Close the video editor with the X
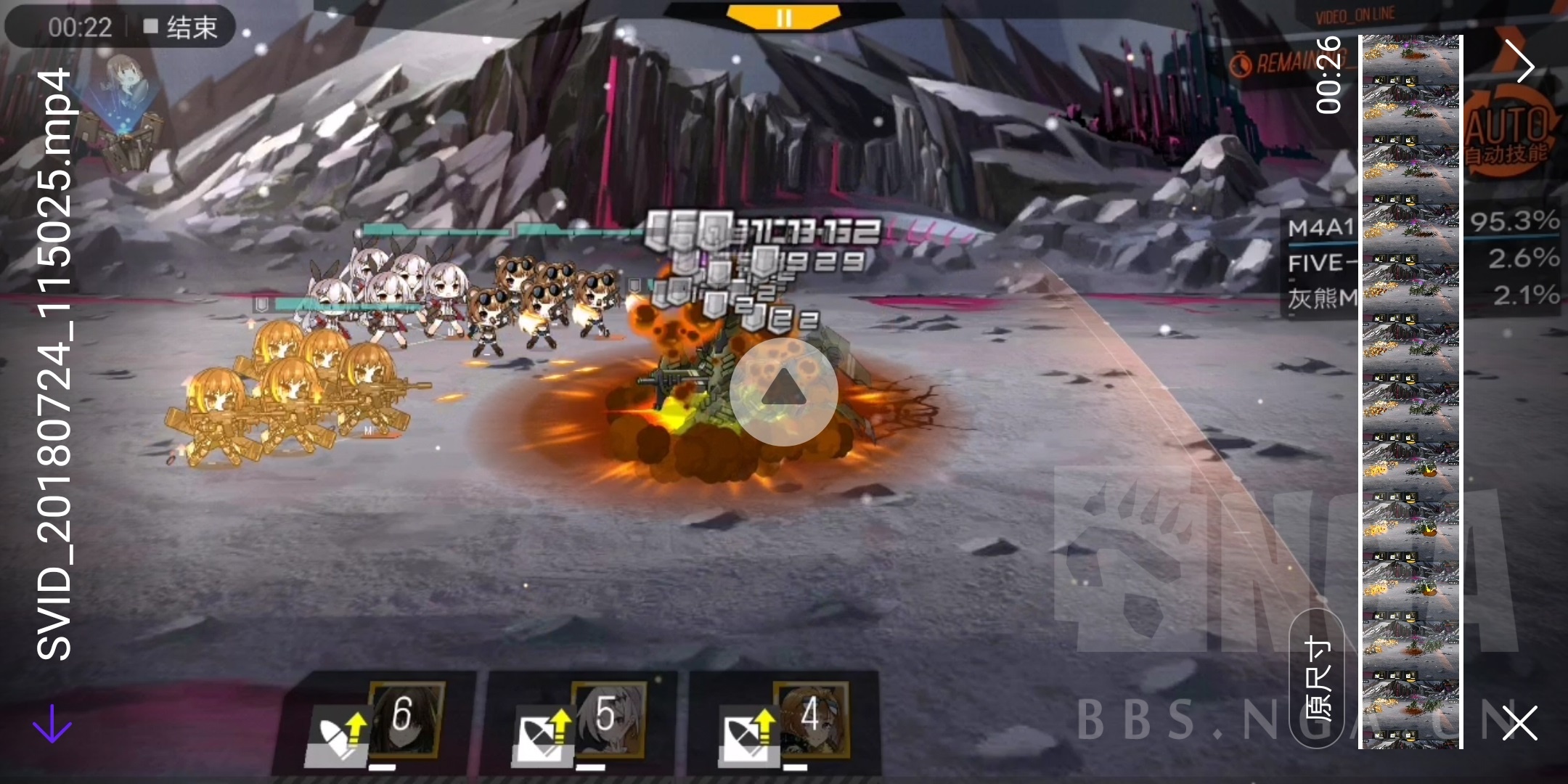 tap(1519, 722)
